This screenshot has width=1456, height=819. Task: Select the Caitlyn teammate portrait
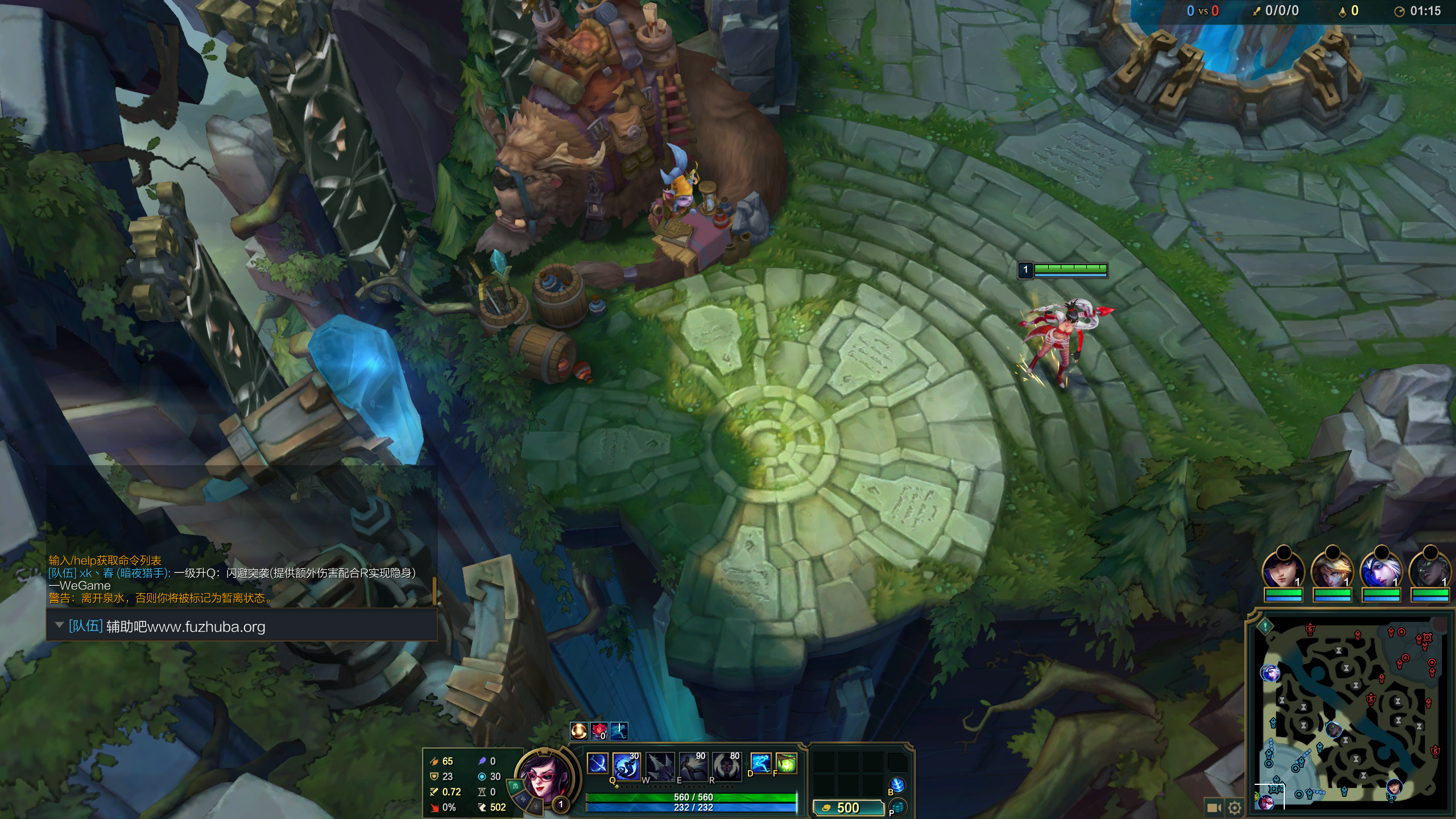tap(1283, 569)
